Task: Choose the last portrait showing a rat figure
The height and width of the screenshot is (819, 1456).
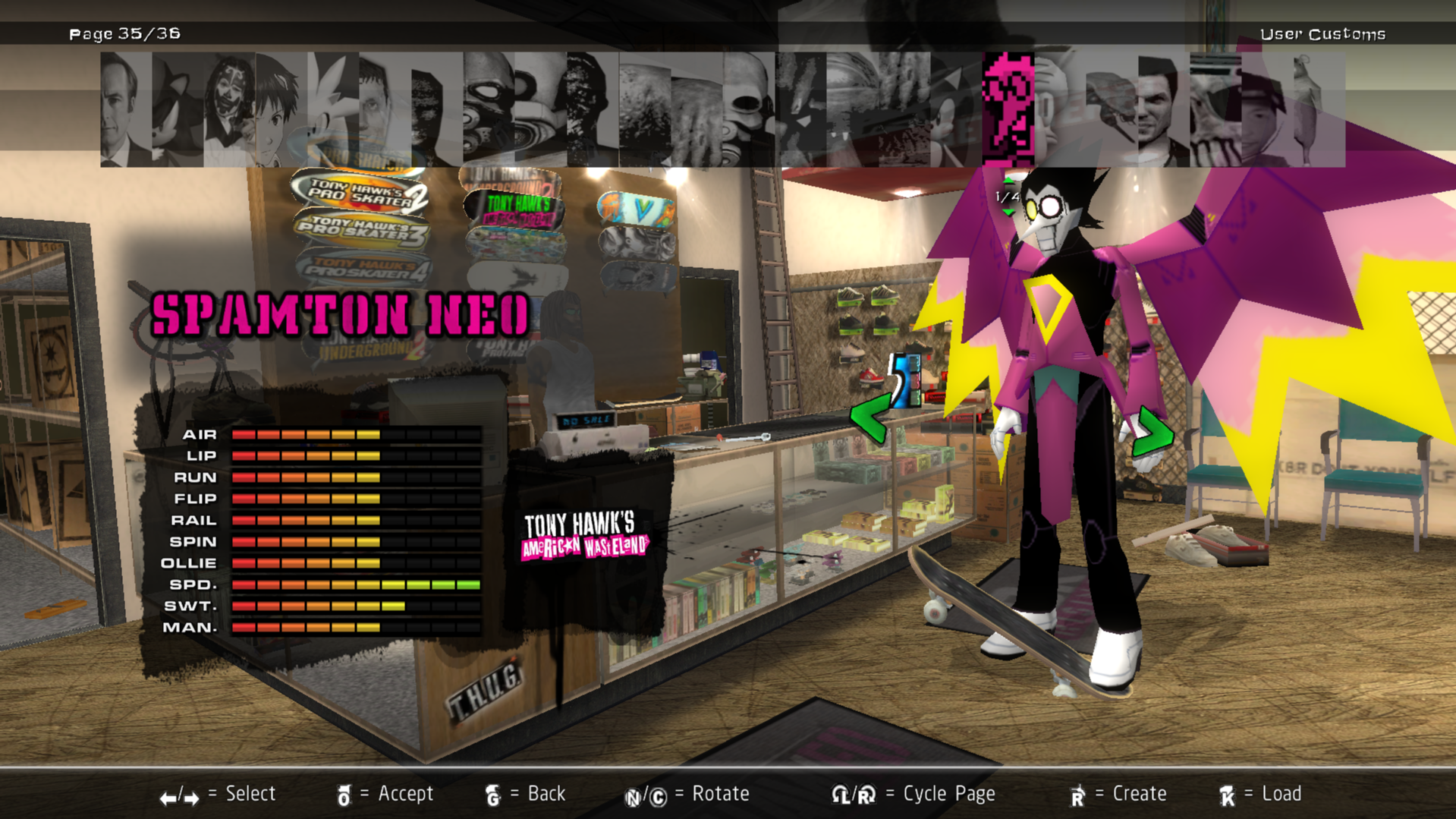Action: point(1319,109)
